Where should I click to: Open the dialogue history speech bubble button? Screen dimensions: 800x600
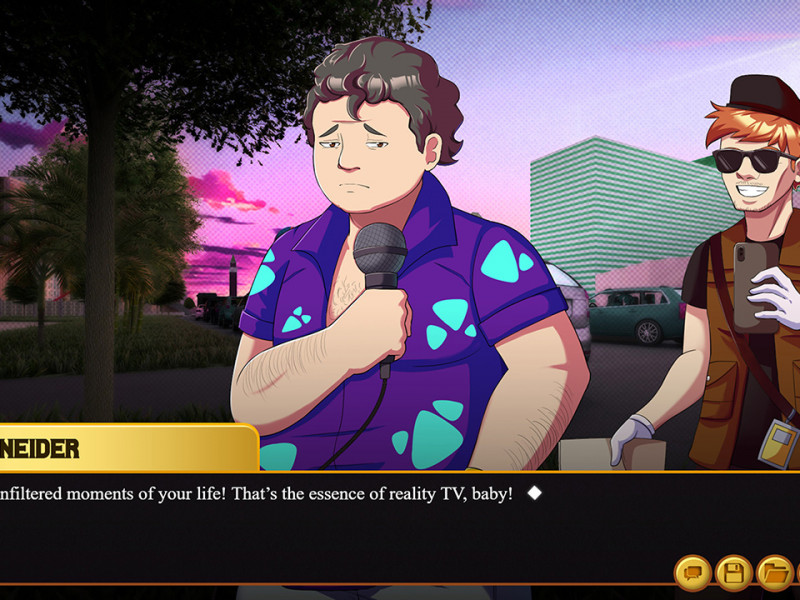(693, 573)
